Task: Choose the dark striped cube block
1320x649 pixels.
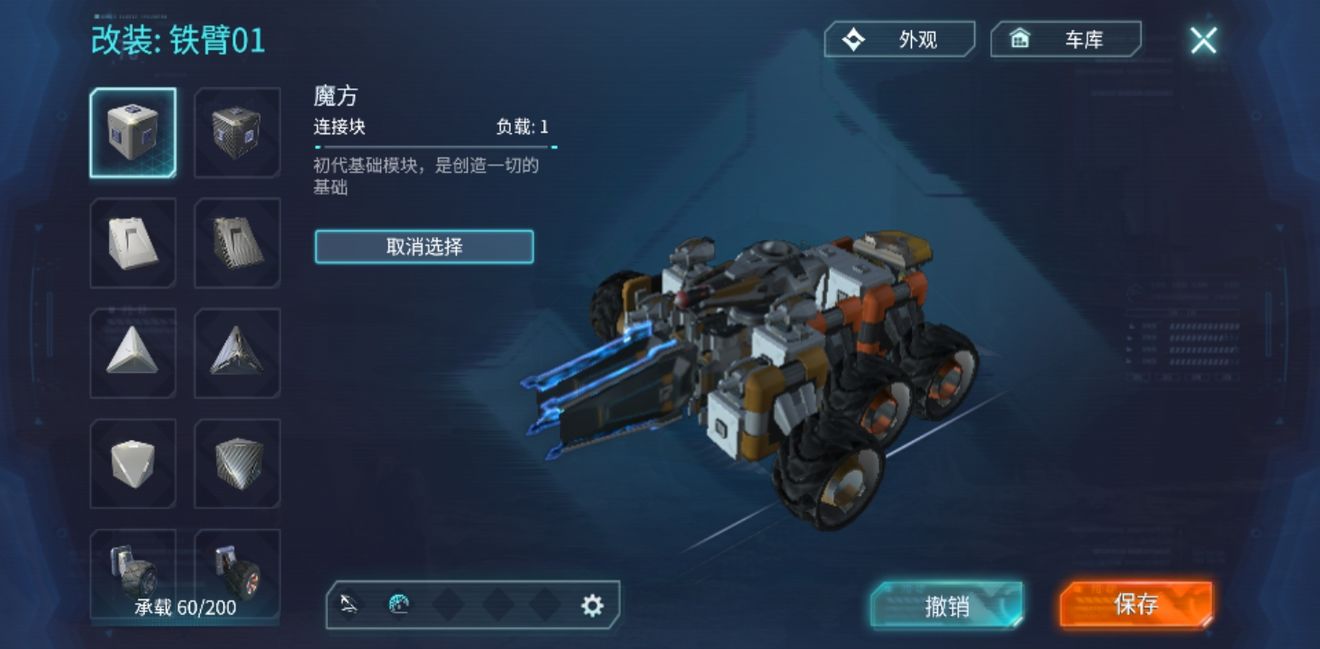Action: click(237, 133)
